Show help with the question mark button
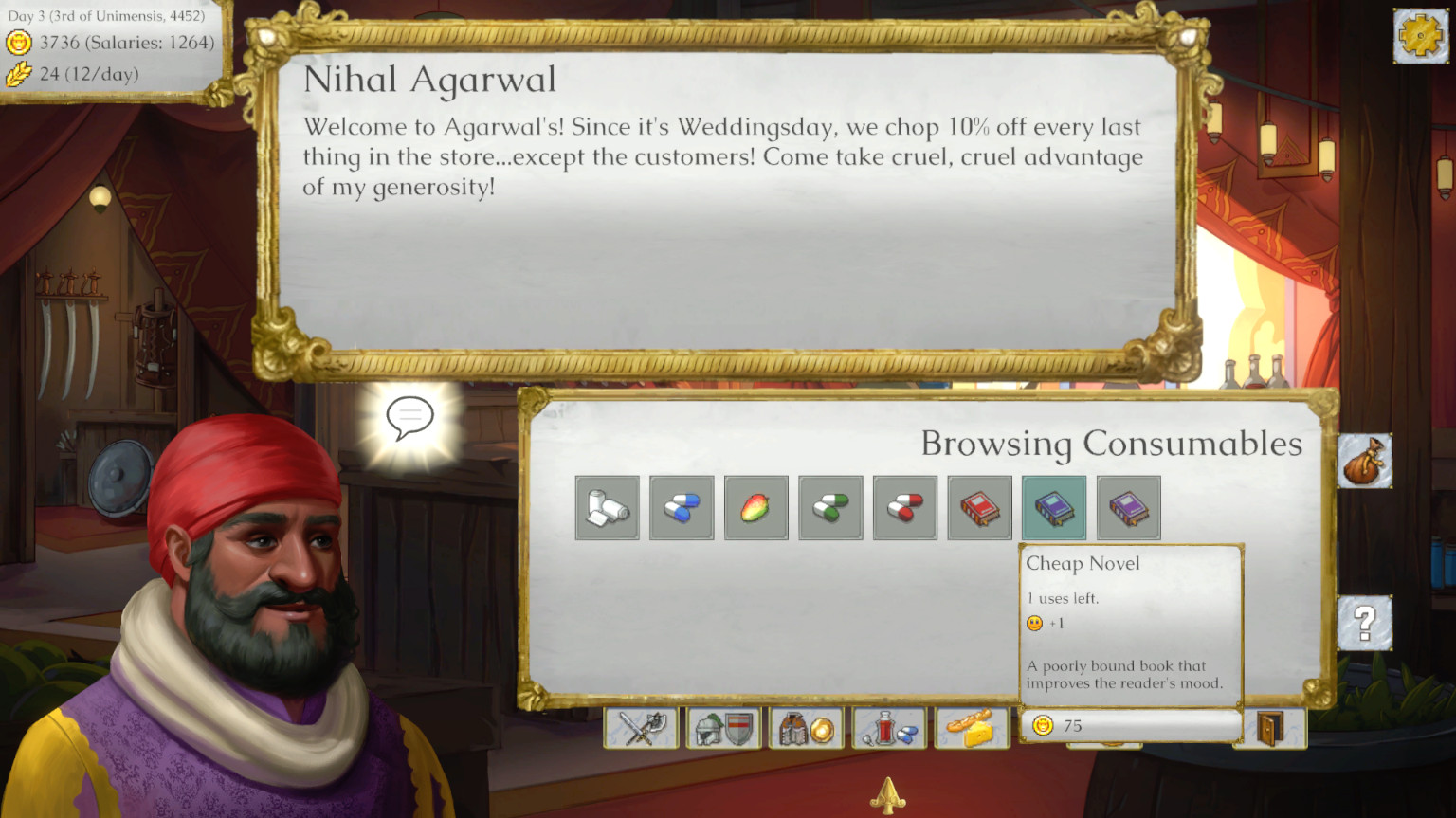This screenshot has height=818, width=1456. click(x=1365, y=623)
